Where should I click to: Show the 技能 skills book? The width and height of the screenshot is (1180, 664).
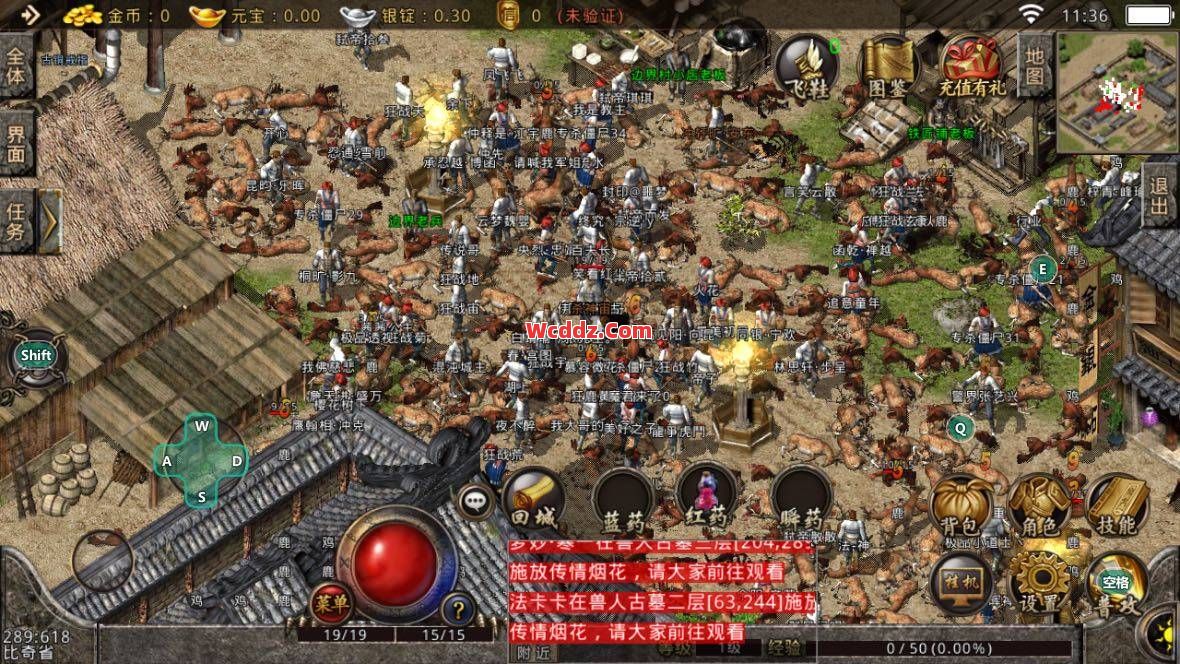[1116, 506]
